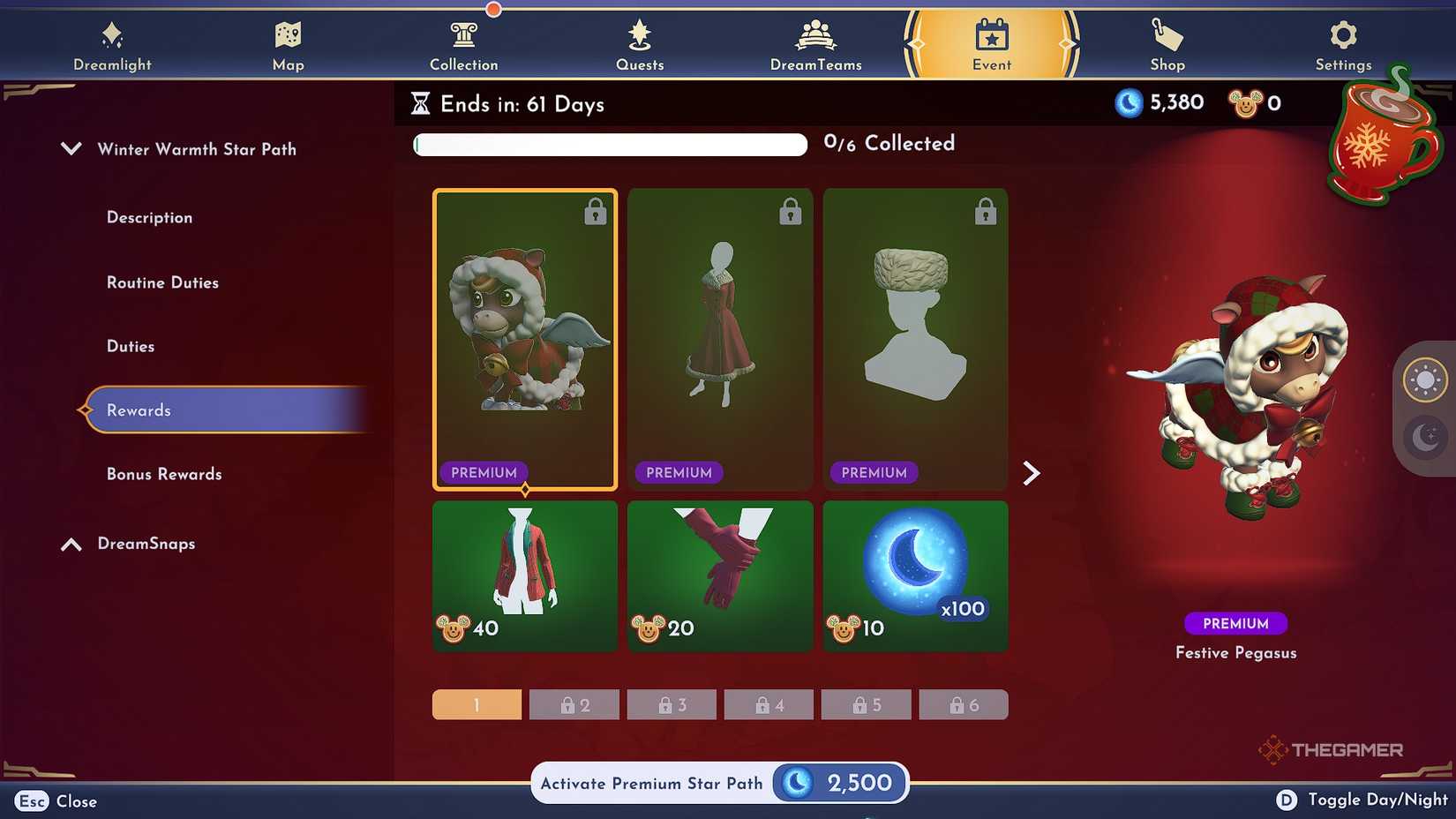
Task: Select the Rewards sidebar entry
Action: [x=139, y=409]
